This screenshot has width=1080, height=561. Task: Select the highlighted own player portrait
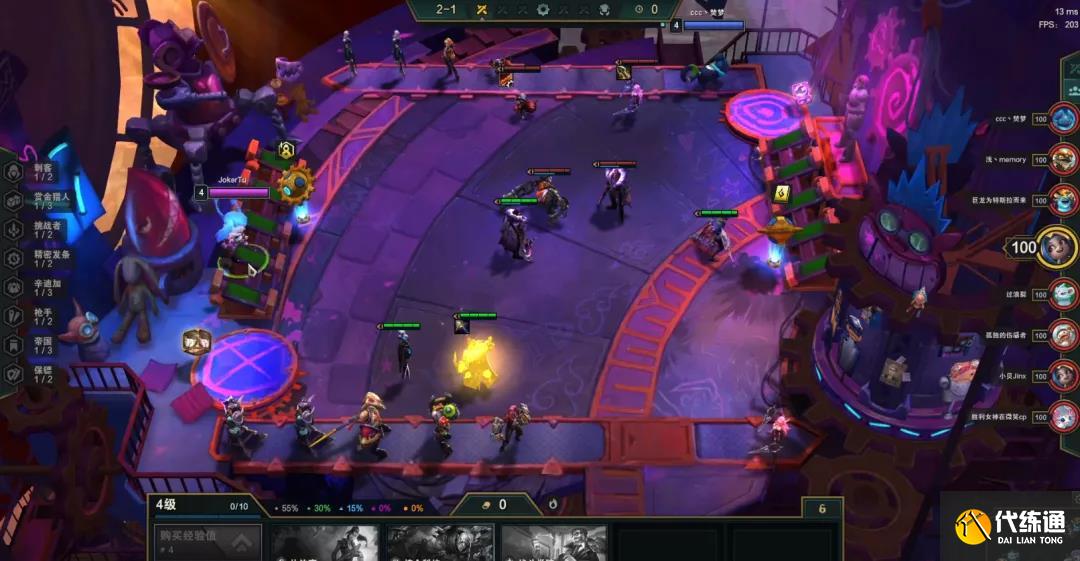tap(1056, 246)
